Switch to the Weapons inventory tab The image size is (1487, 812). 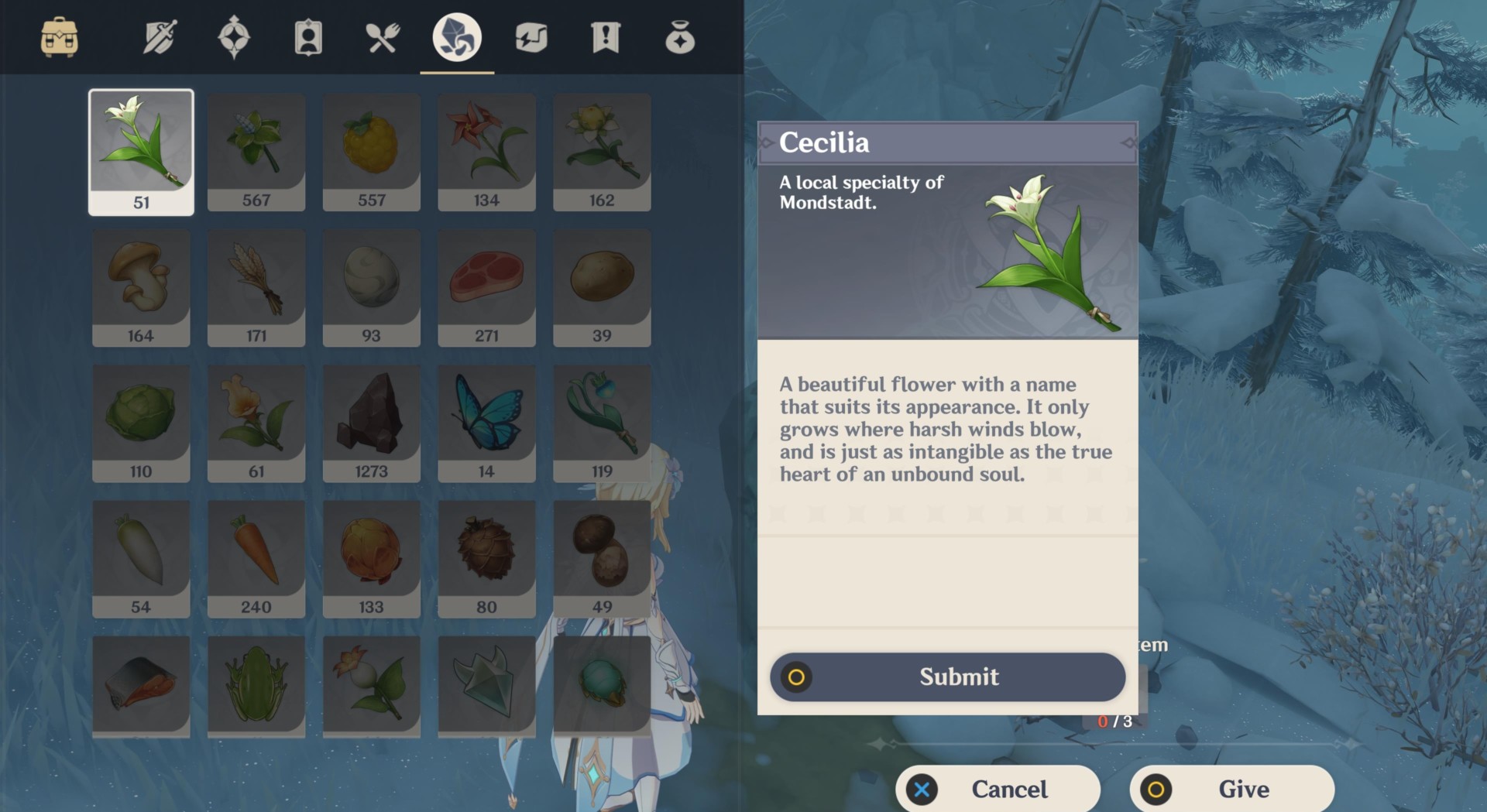click(160, 37)
